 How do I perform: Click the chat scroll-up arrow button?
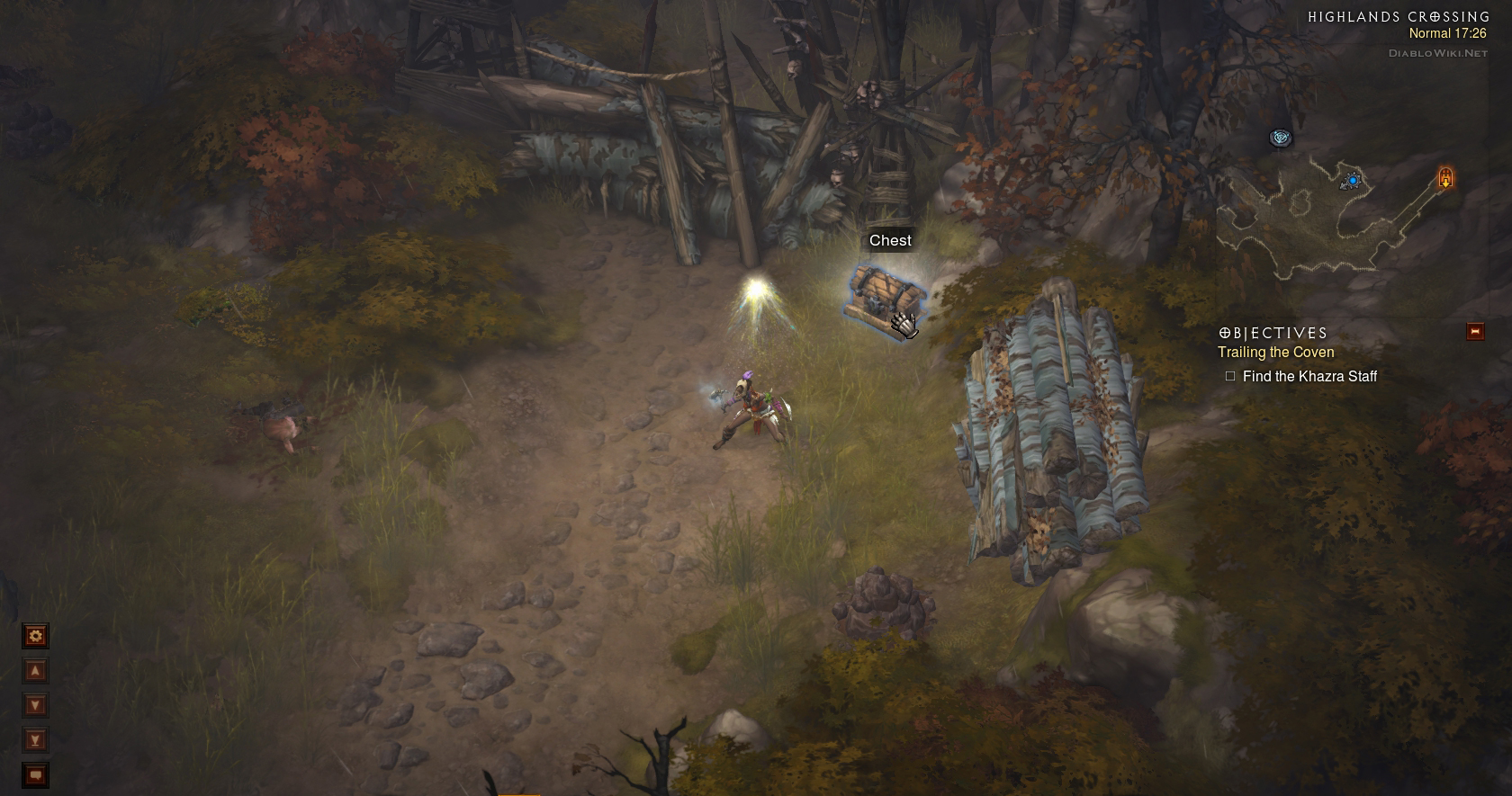[x=35, y=670]
